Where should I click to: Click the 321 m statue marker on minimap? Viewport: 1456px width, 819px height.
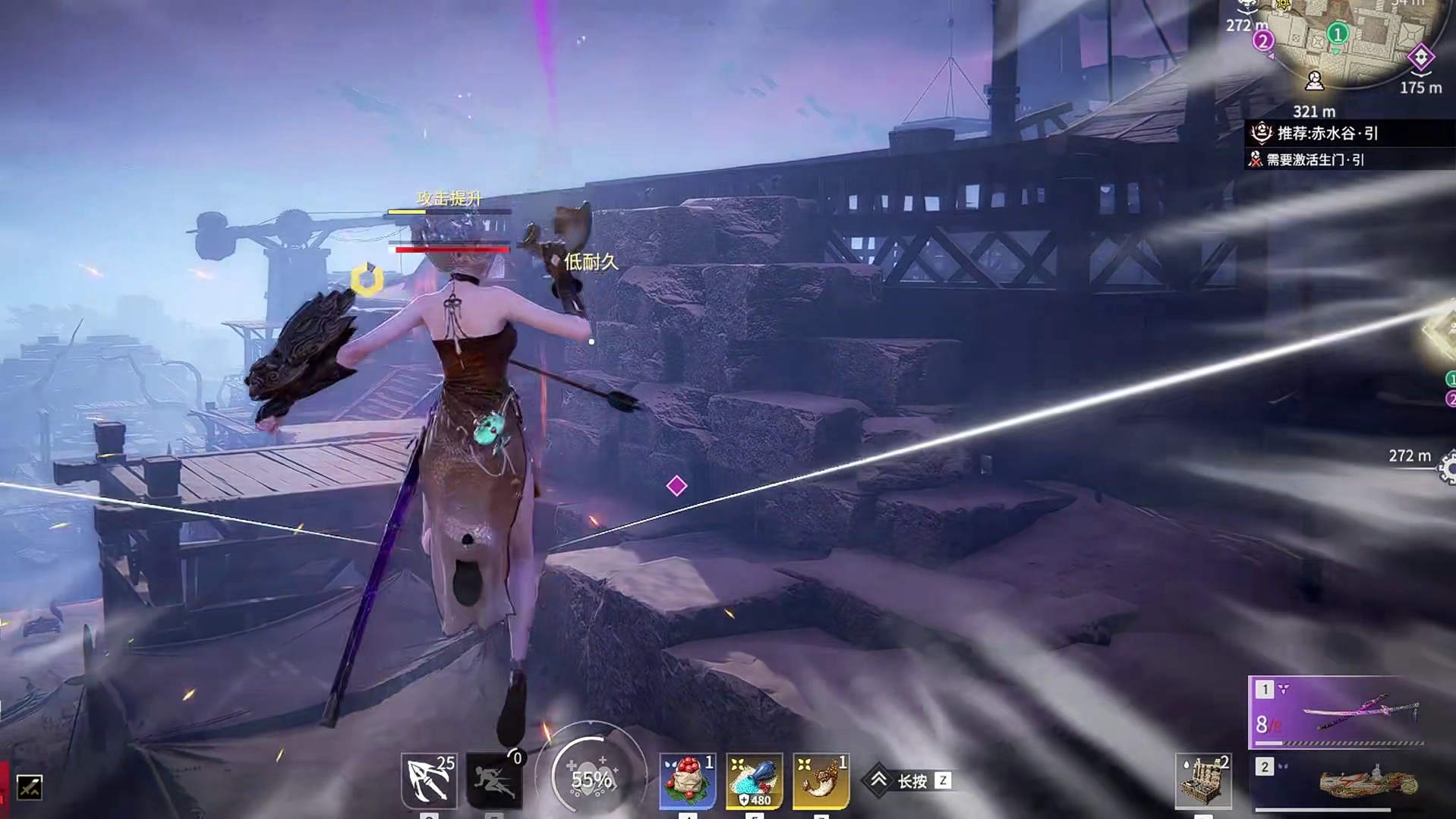1315,80
